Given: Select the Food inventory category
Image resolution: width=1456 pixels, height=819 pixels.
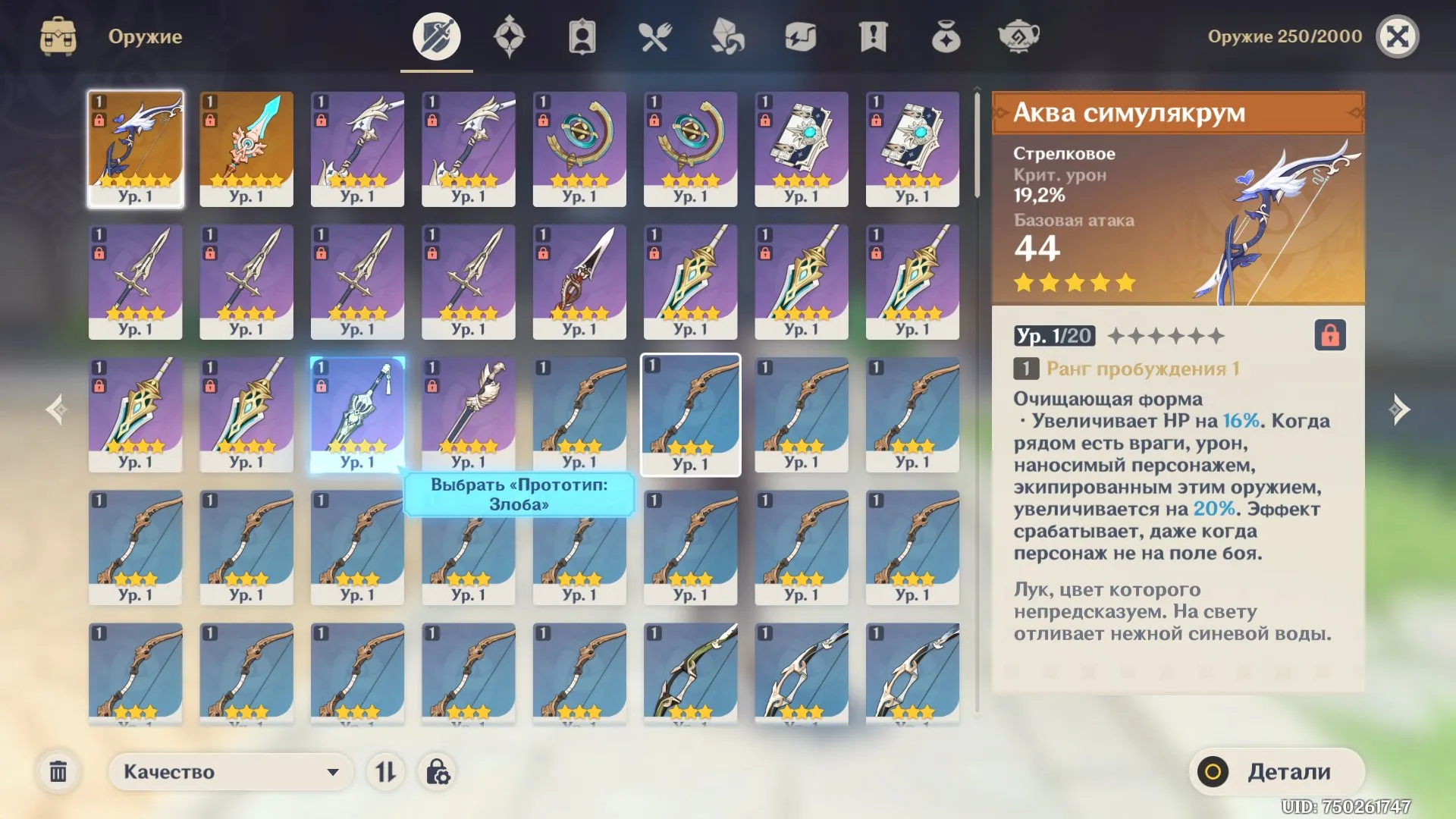Looking at the screenshot, I should tap(654, 36).
